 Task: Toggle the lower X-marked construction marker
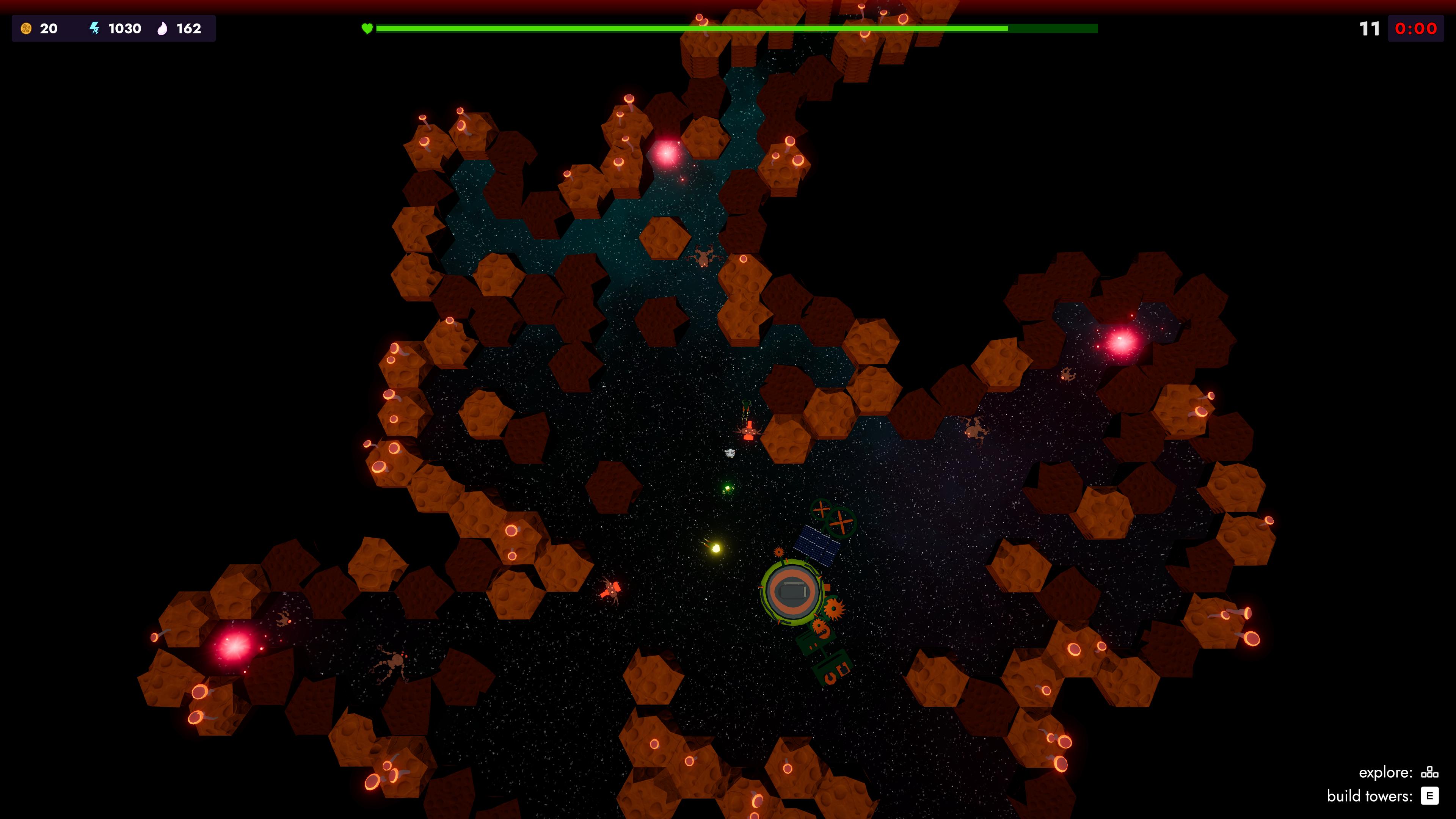841,522
